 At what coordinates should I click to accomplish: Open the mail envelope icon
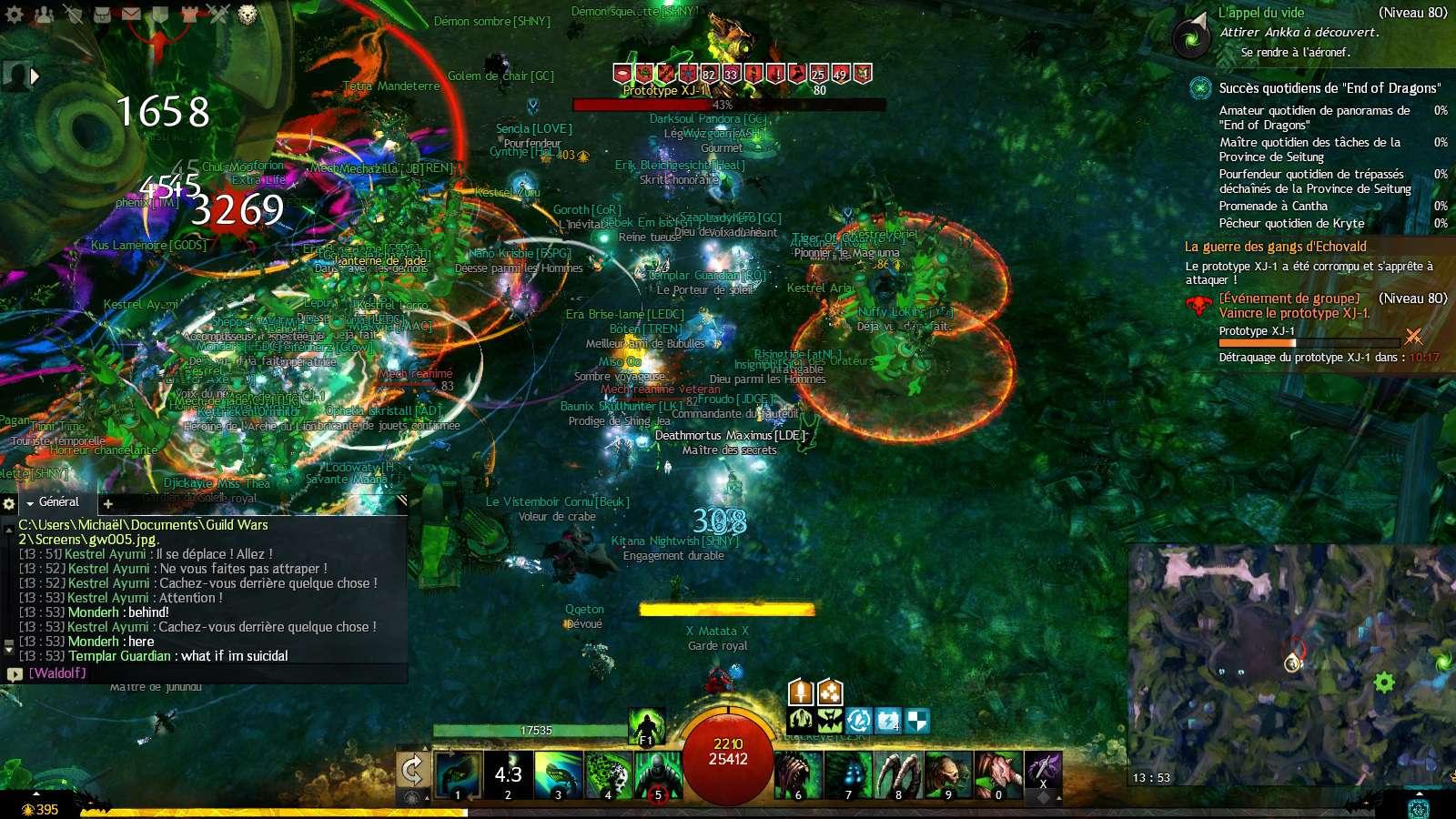tap(130, 13)
